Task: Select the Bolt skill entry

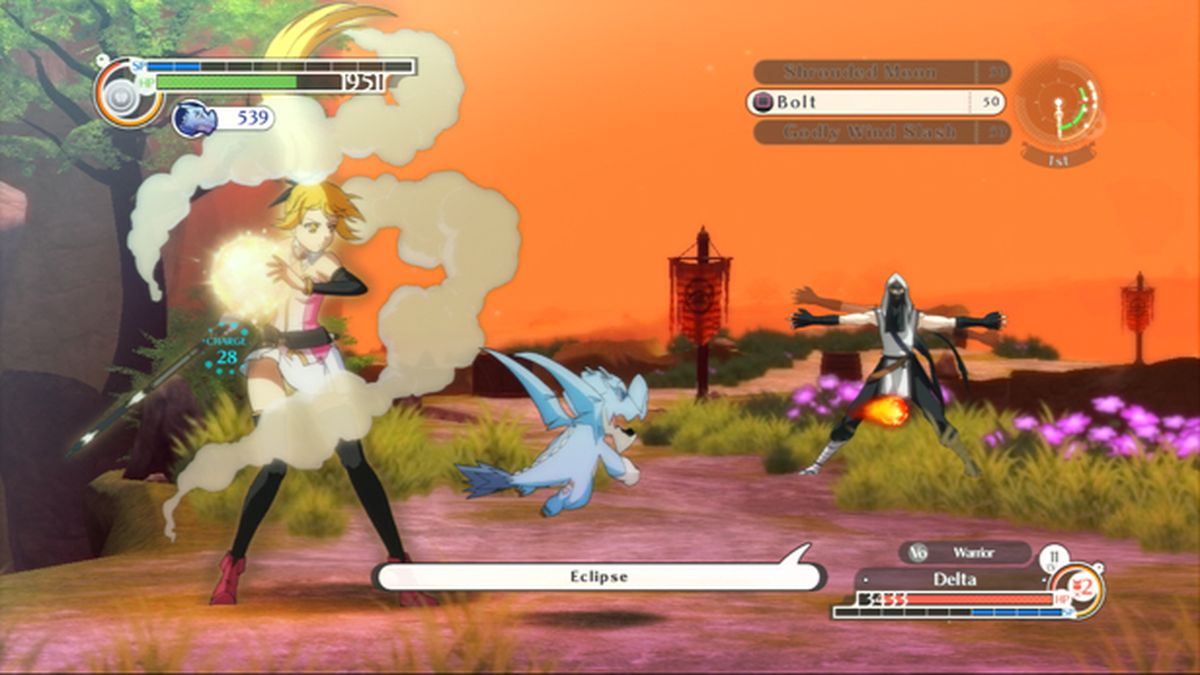Action: tap(862, 102)
